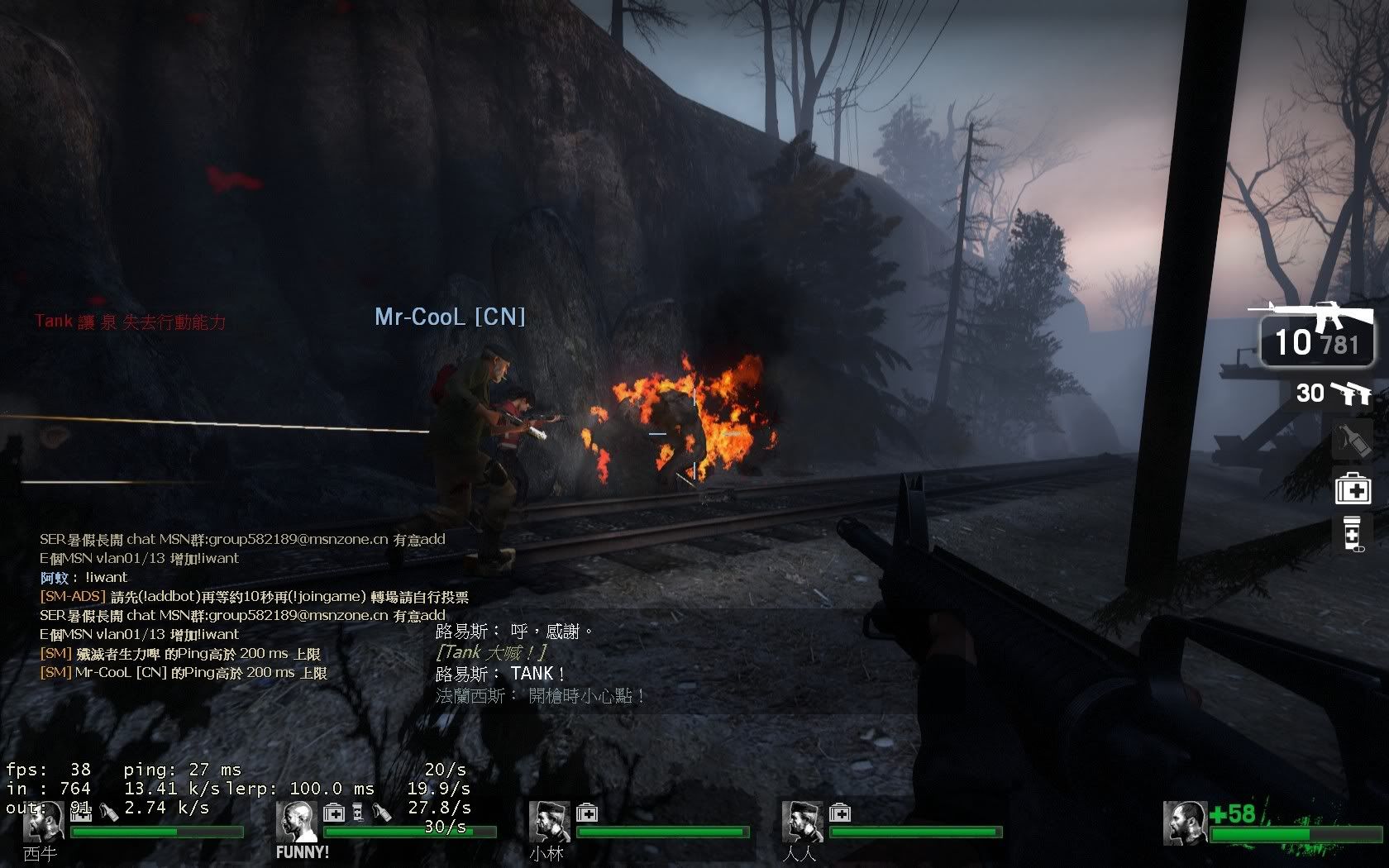This screenshot has width=1389, height=868.
Task: Choose the first aid kit slot
Action: (1353, 489)
